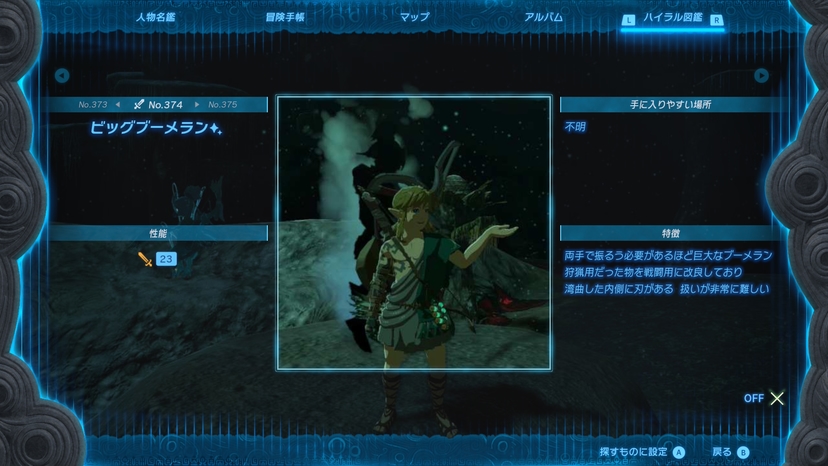Switch to the 人物名鑑 tab
Screen dimensions: 828x466
pos(155,17)
